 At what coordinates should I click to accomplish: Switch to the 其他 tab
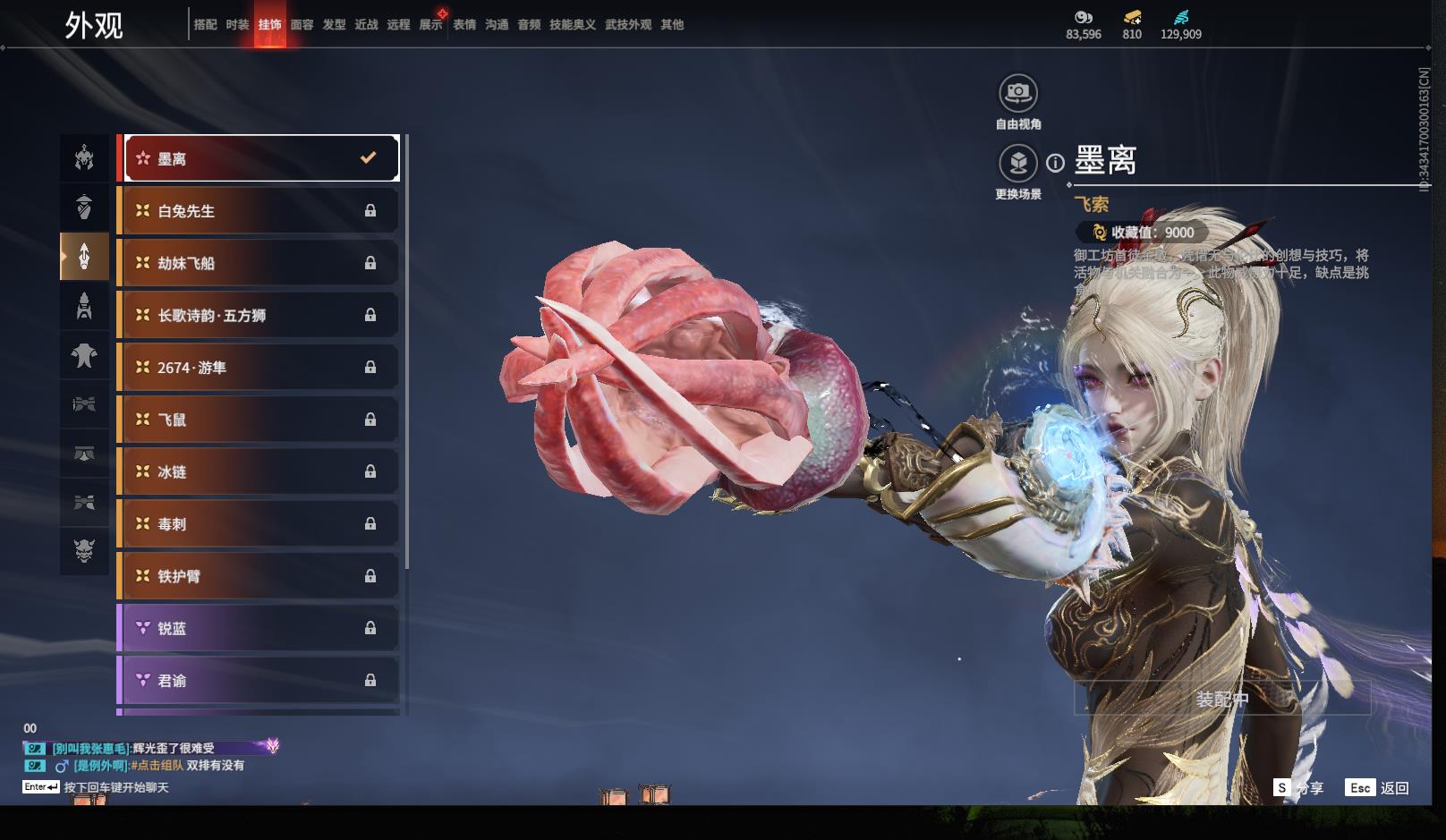(x=672, y=25)
